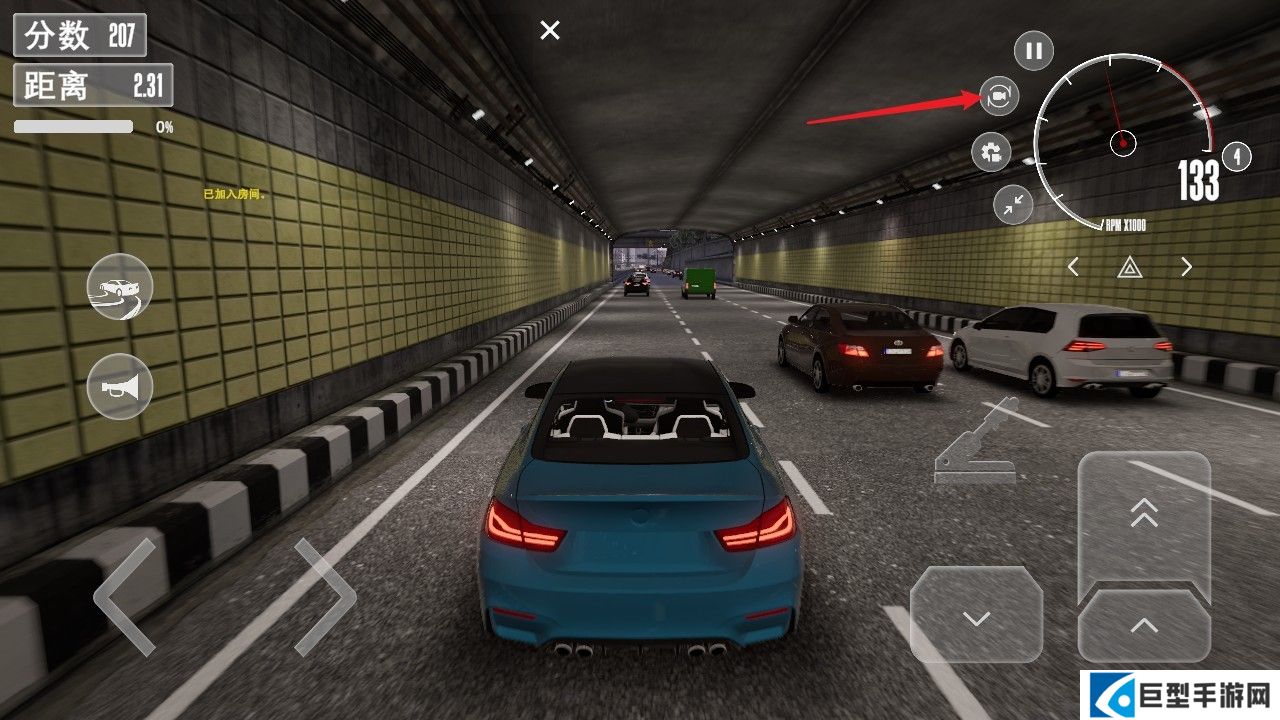Steer left with the left arrow
The image size is (1280, 720).
pos(125,597)
